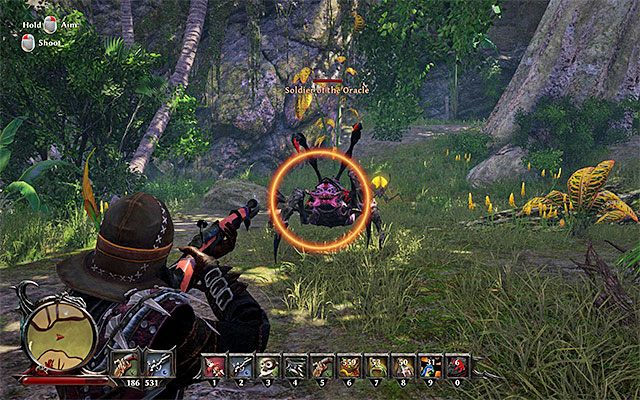Viewport: 640px width, 400px height.
Task: Select hotbar slot 8 with count 50
Action: pyautogui.click(x=404, y=365)
